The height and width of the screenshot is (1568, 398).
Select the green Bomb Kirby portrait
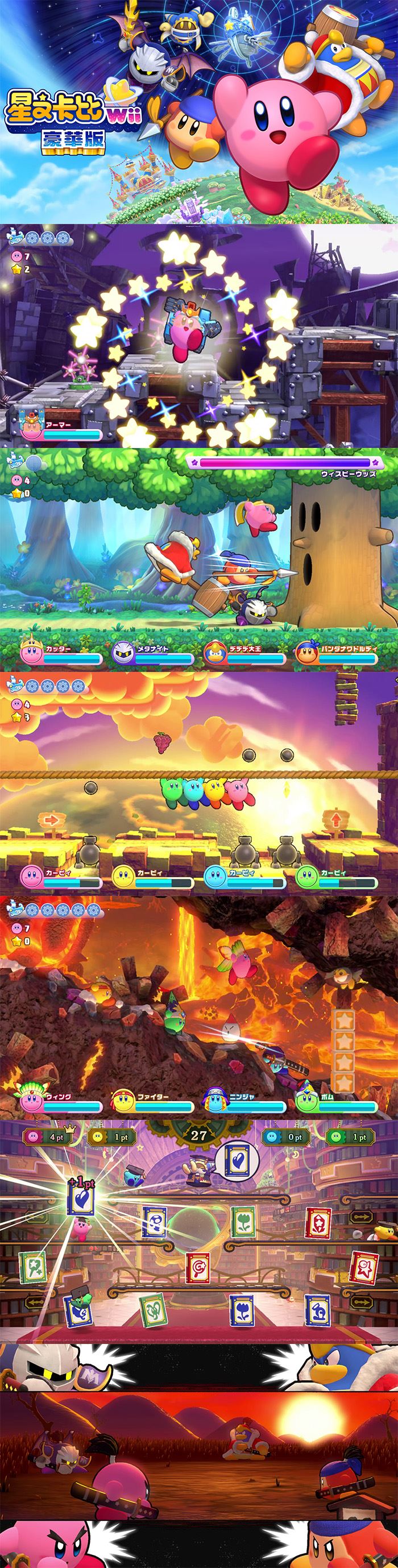coord(306,1101)
